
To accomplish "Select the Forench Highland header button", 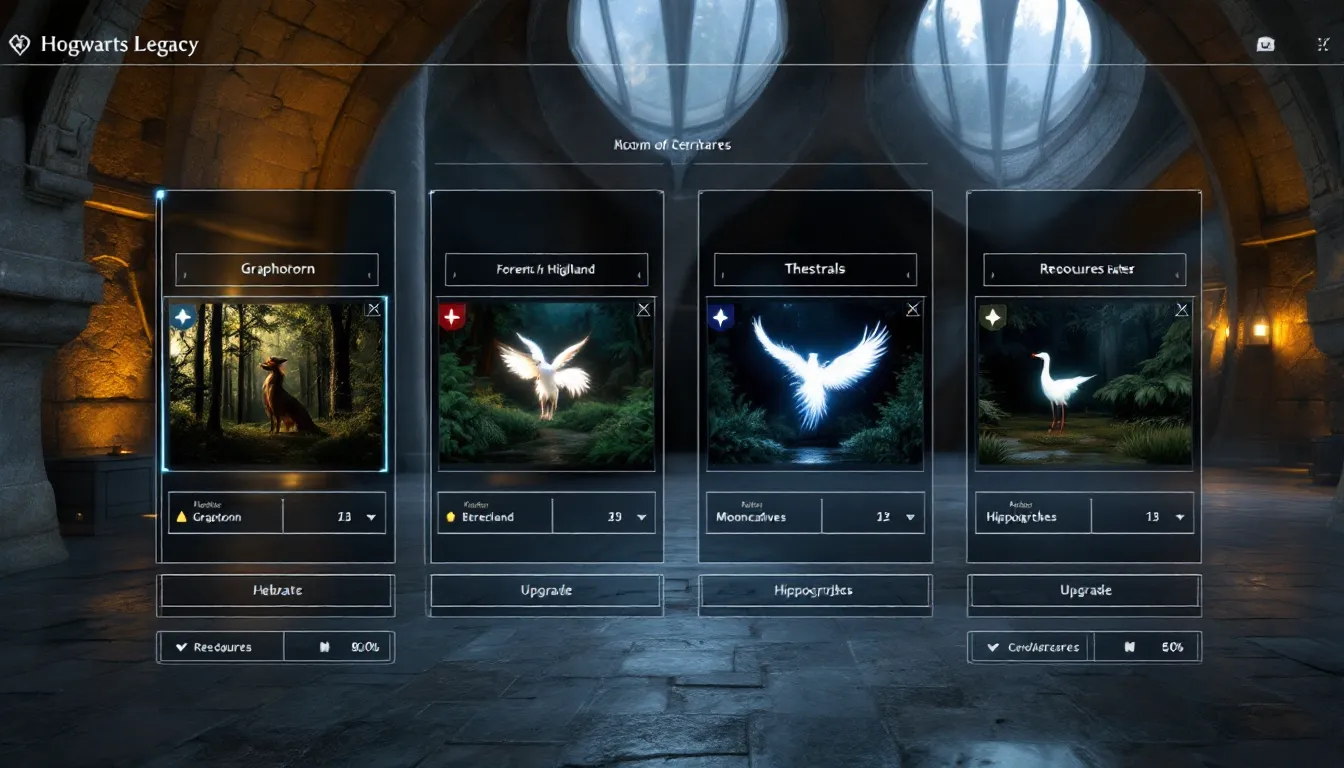I will (546, 269).
